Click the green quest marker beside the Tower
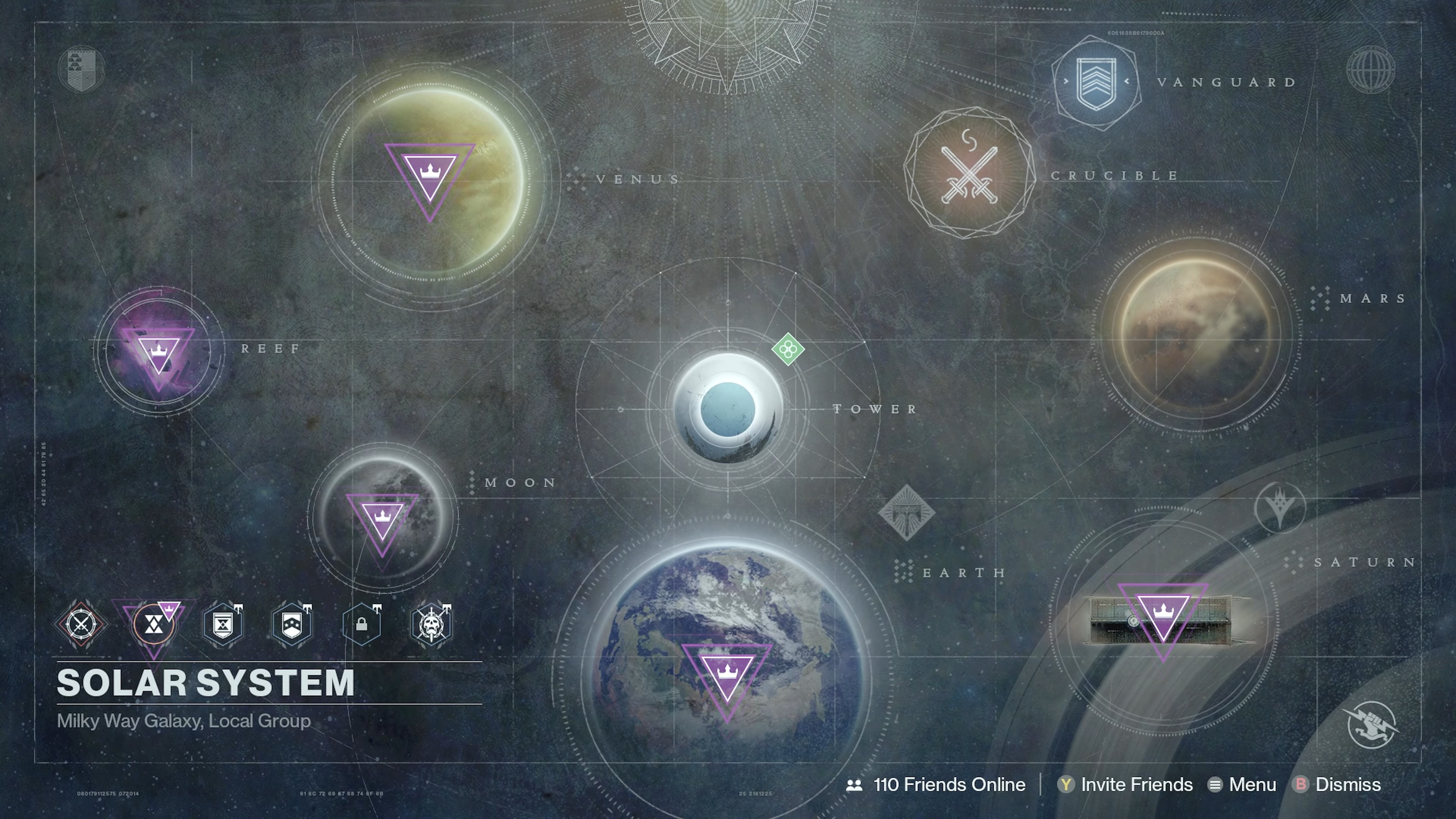The image size is (1456, 819). [788, 349]
